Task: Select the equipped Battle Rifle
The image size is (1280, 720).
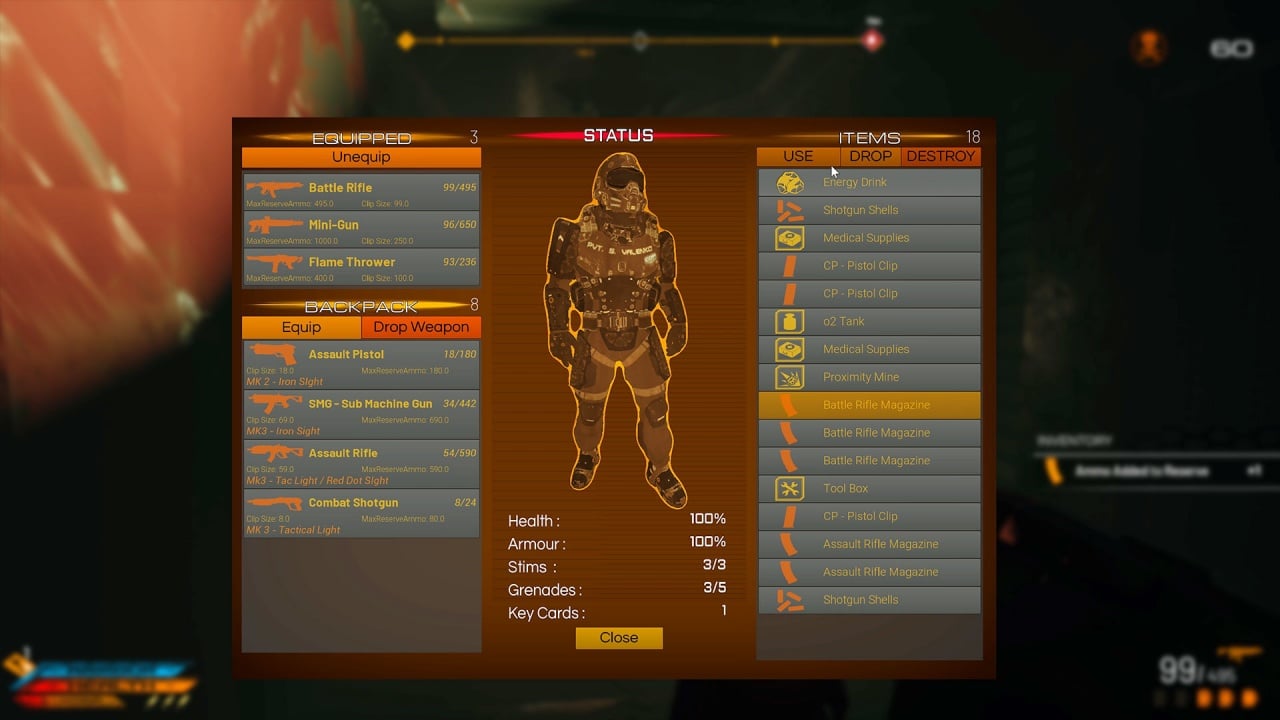Action: 361,192
